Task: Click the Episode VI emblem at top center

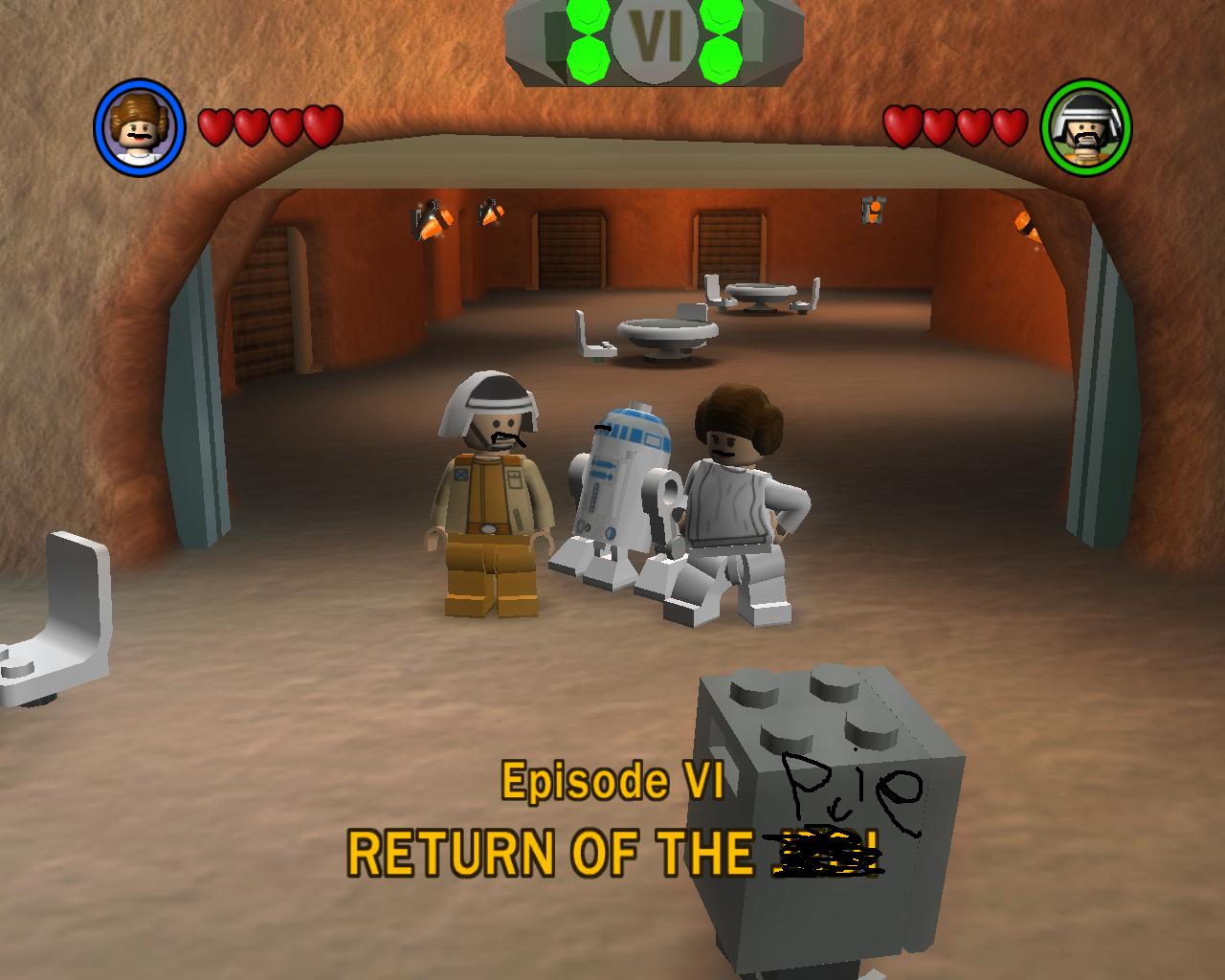Action: pyautogui.click(x=656, y=39)
